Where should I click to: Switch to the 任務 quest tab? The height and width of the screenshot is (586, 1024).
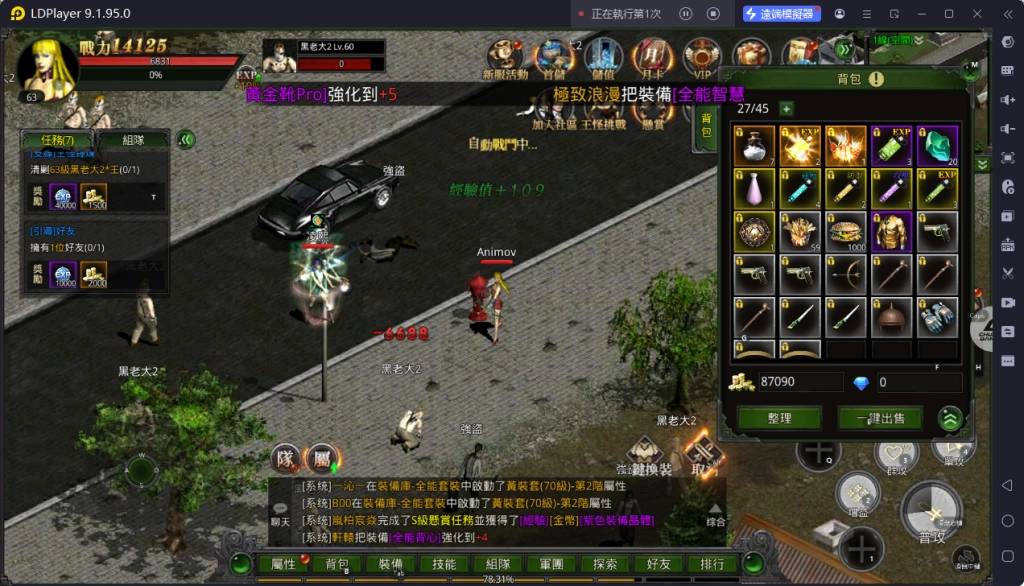(57, 140)
